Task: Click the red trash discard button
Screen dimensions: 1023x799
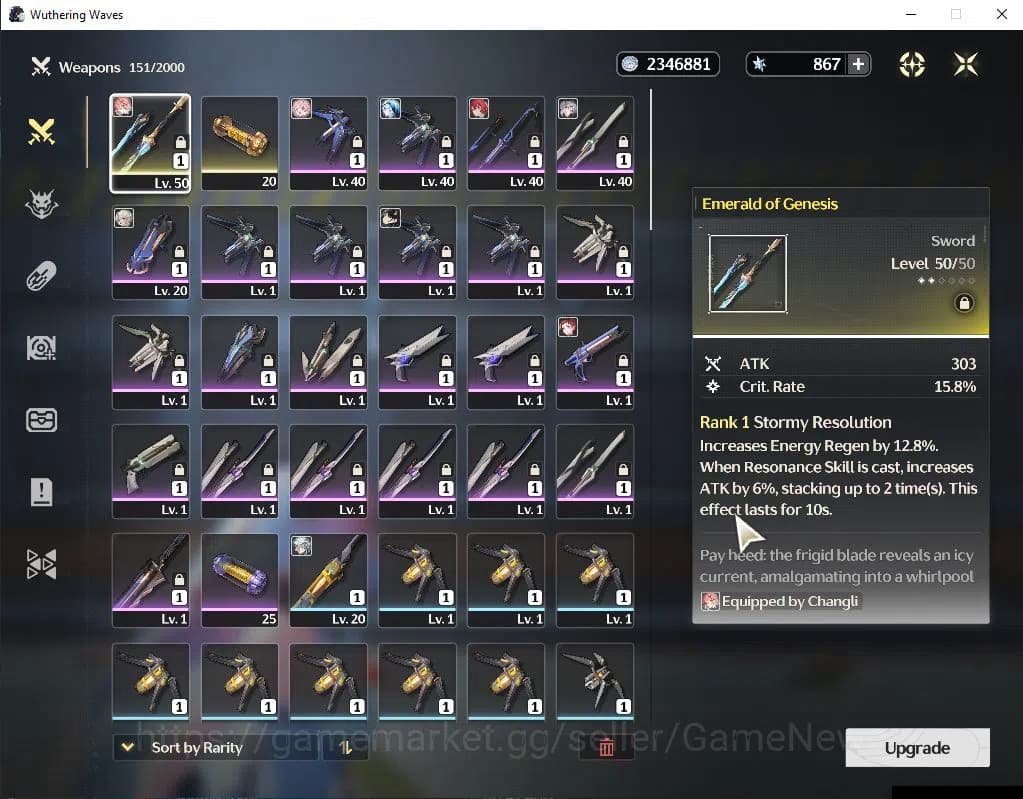Action: [x=606, y=747]
